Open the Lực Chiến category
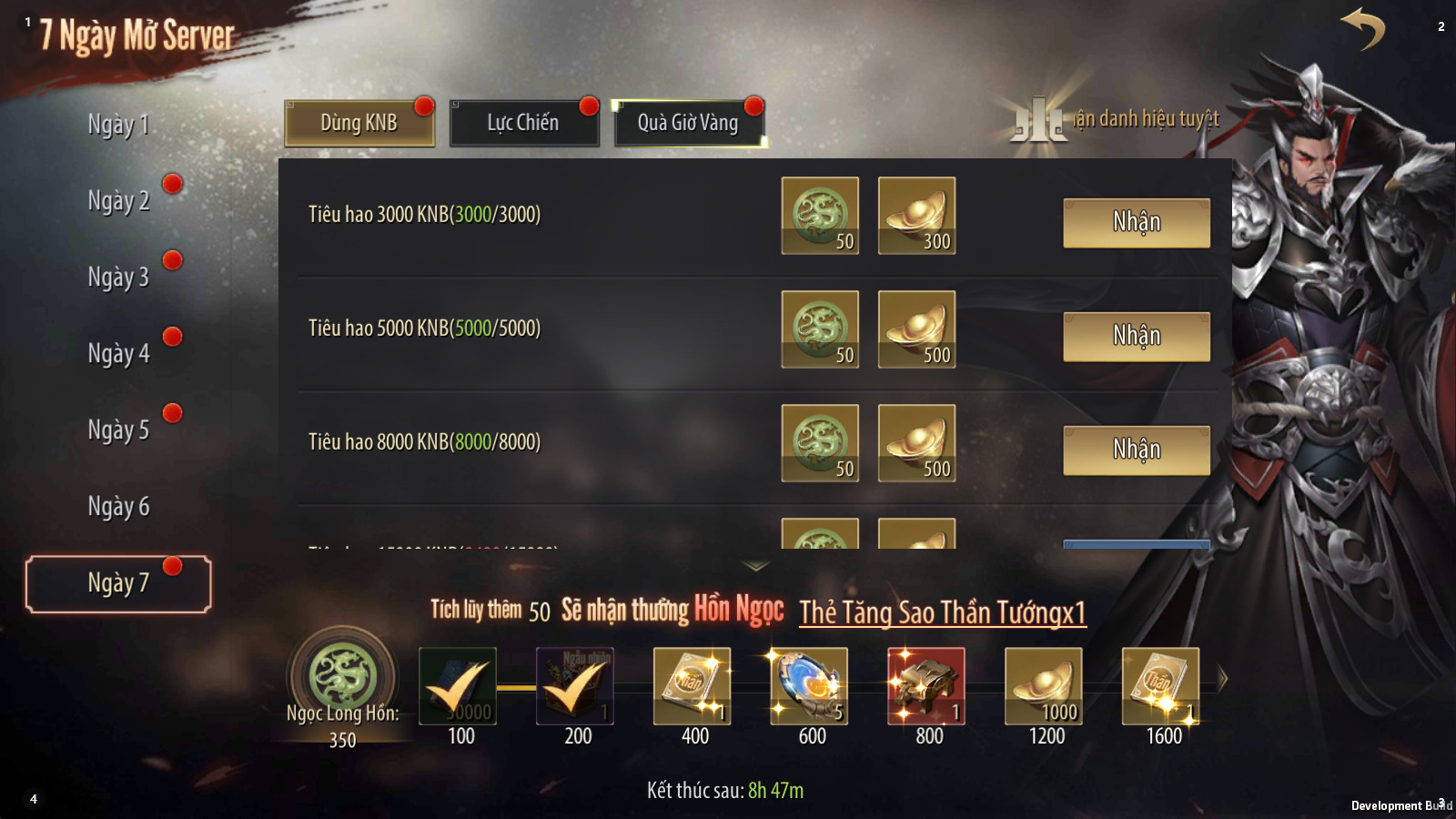 tap(523, 123)
